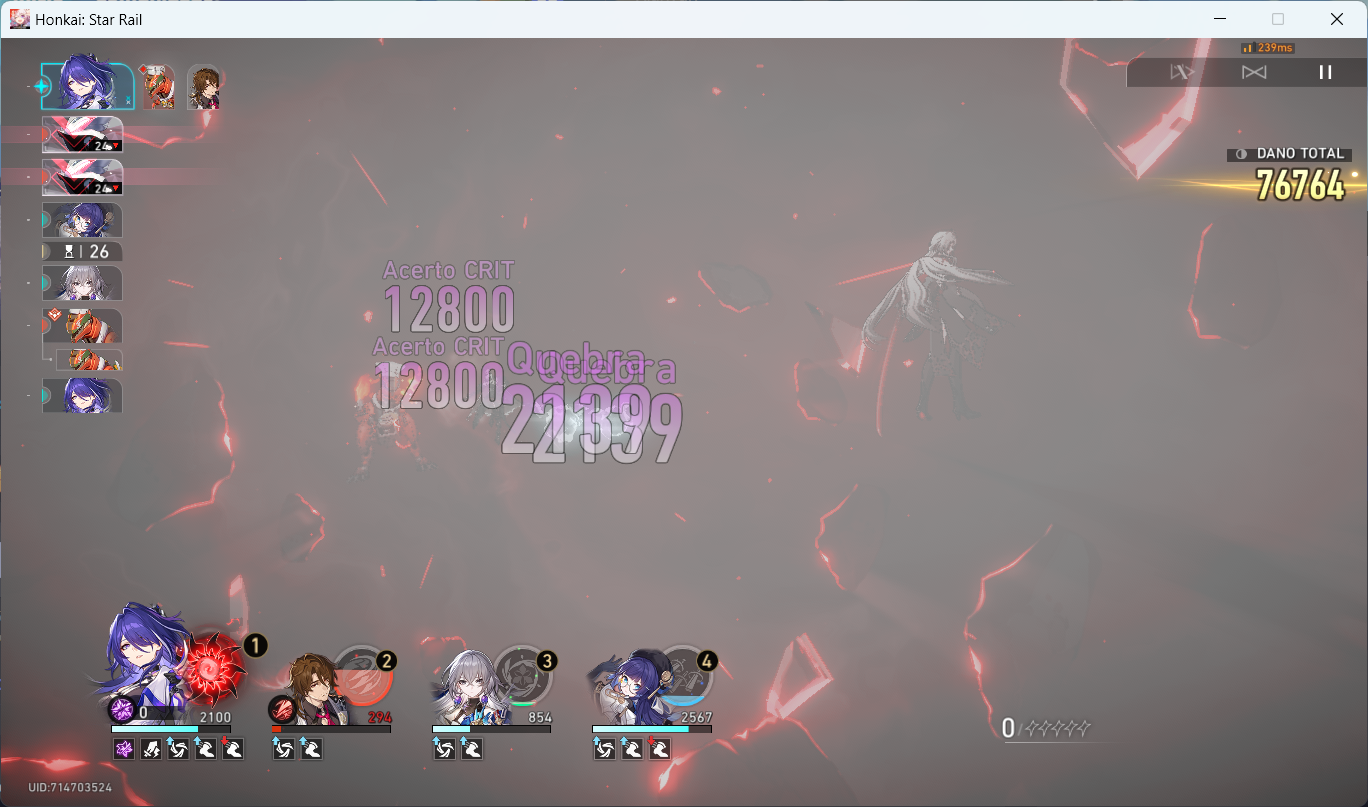Screen dimensions: 1368x807
Task: Click the red attack-down icon under the fourth character
Action: click(660, 748)
